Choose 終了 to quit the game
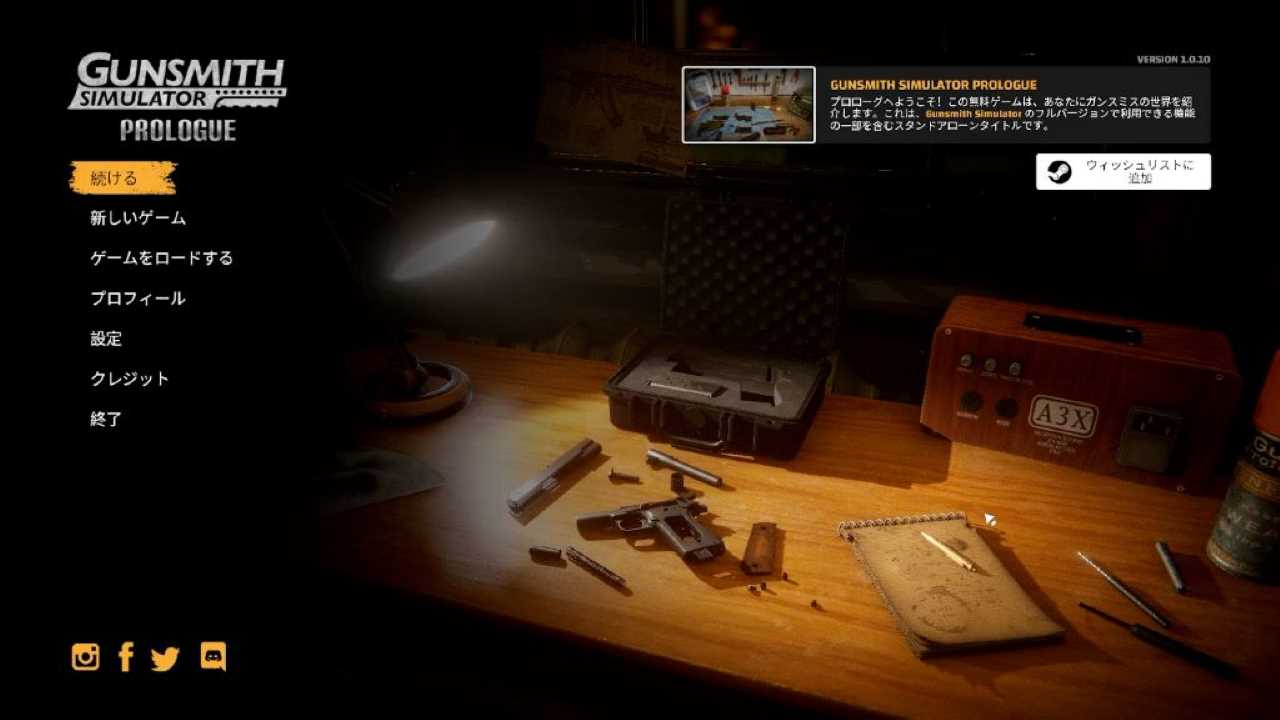 point(106,419)
